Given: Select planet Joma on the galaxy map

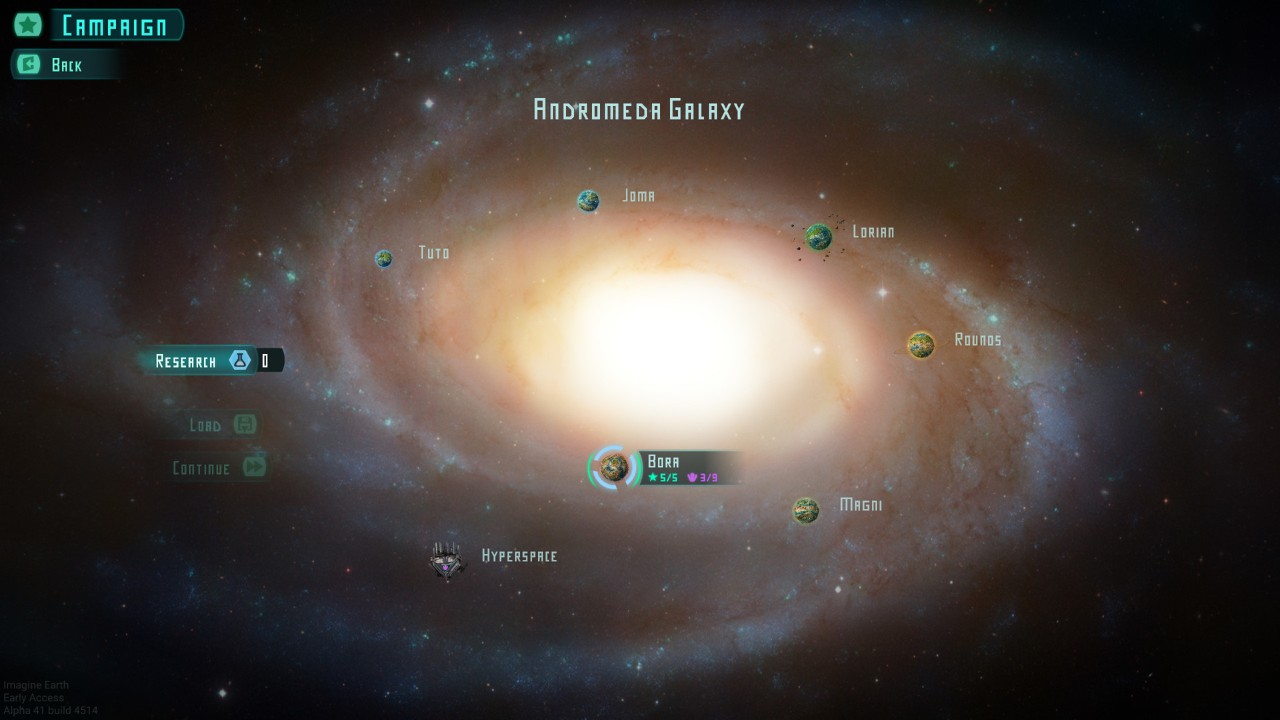Looking at the screenshot, I should coord(588,201).
